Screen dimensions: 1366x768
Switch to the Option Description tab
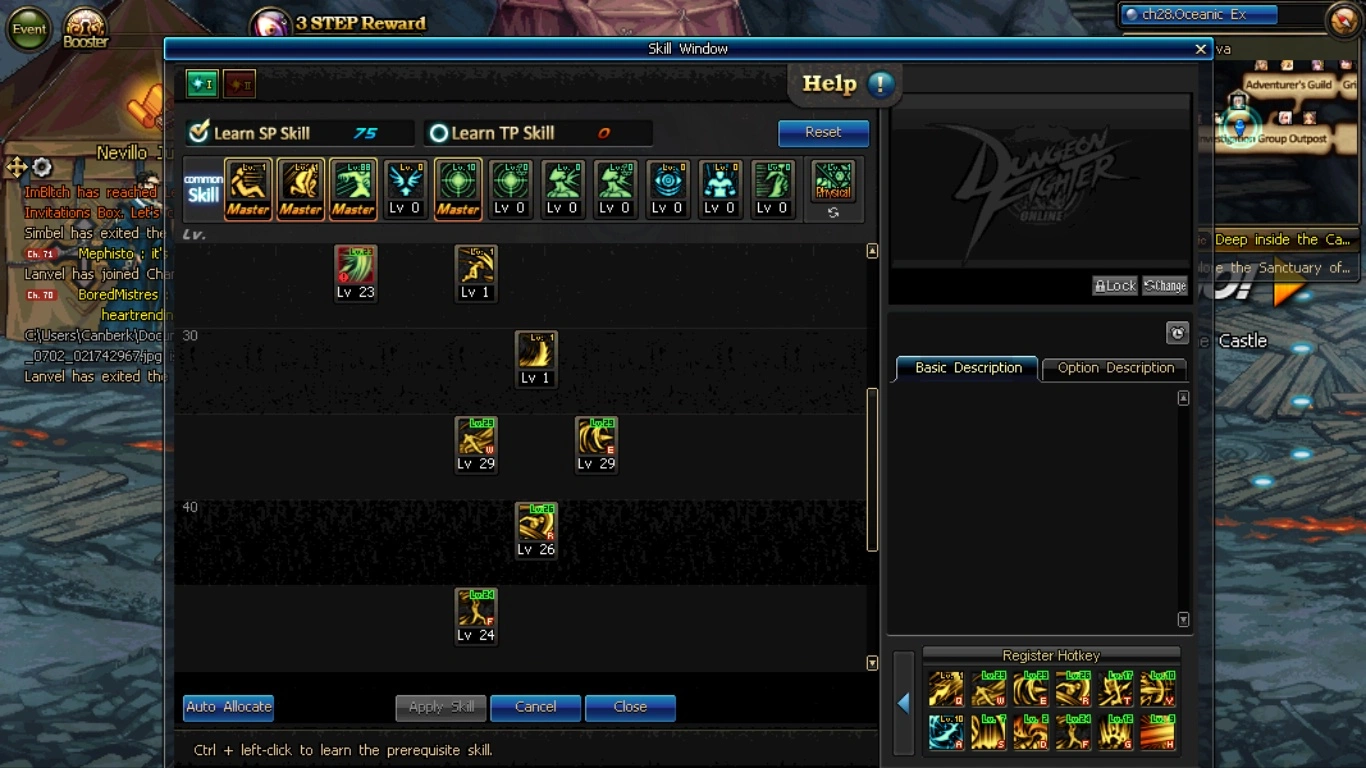[1115, 368]
